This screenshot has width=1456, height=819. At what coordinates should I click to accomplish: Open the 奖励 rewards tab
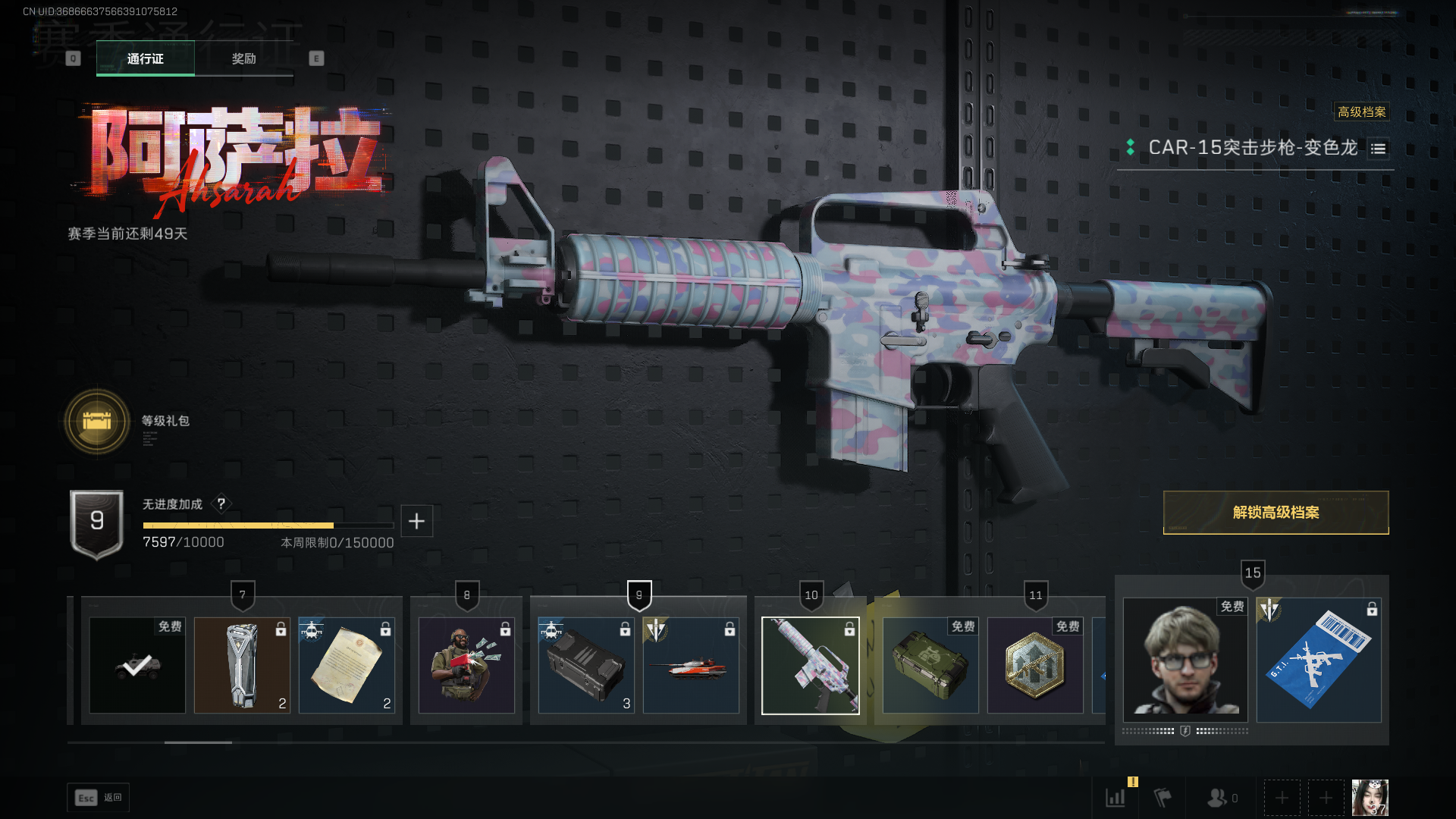point(243,58)
